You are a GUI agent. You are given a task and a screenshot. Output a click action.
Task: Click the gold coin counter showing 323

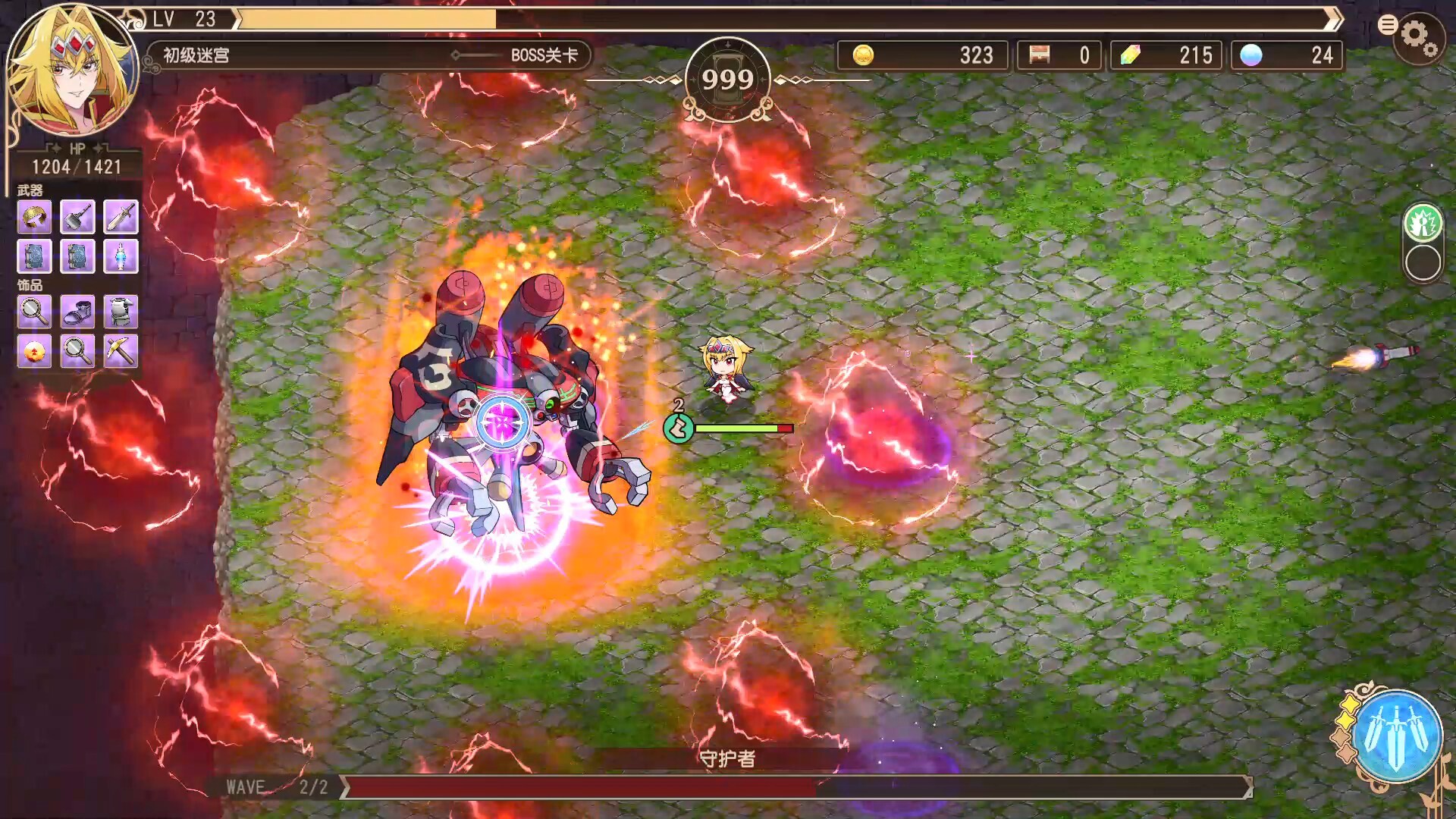pyautogui.click(x=921, y=55)
